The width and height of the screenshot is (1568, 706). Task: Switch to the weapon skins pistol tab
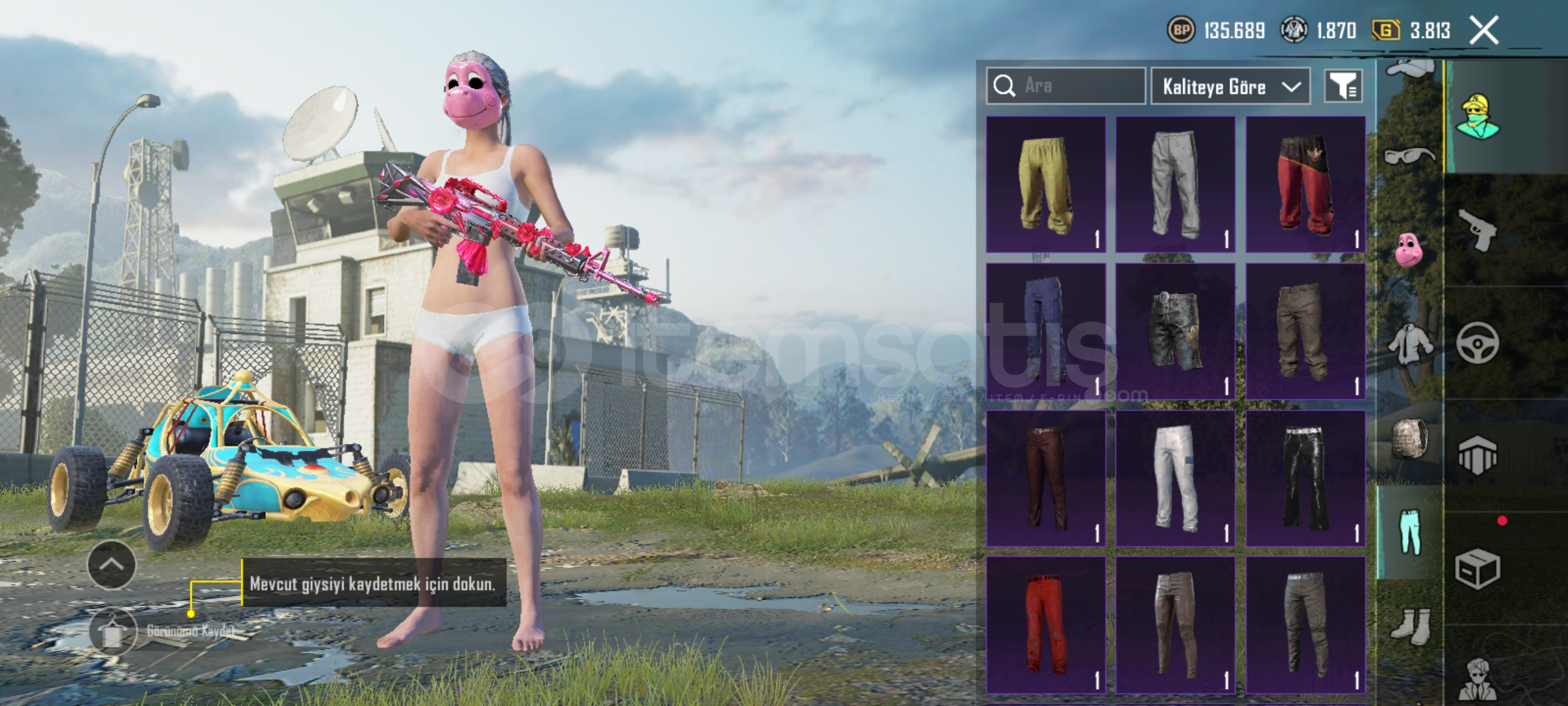click(1478, 229)
